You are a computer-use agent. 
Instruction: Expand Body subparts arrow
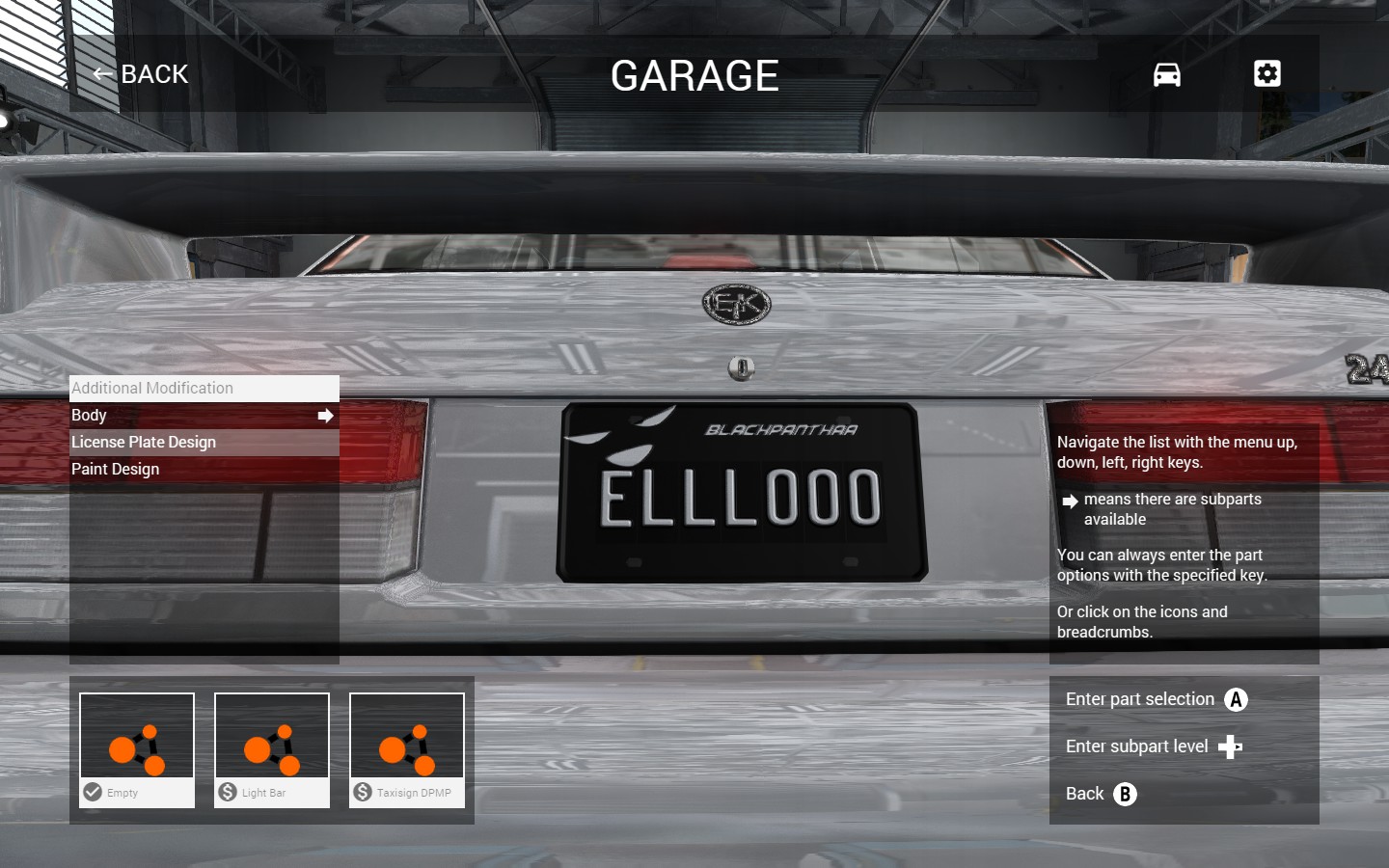[325, 416]
